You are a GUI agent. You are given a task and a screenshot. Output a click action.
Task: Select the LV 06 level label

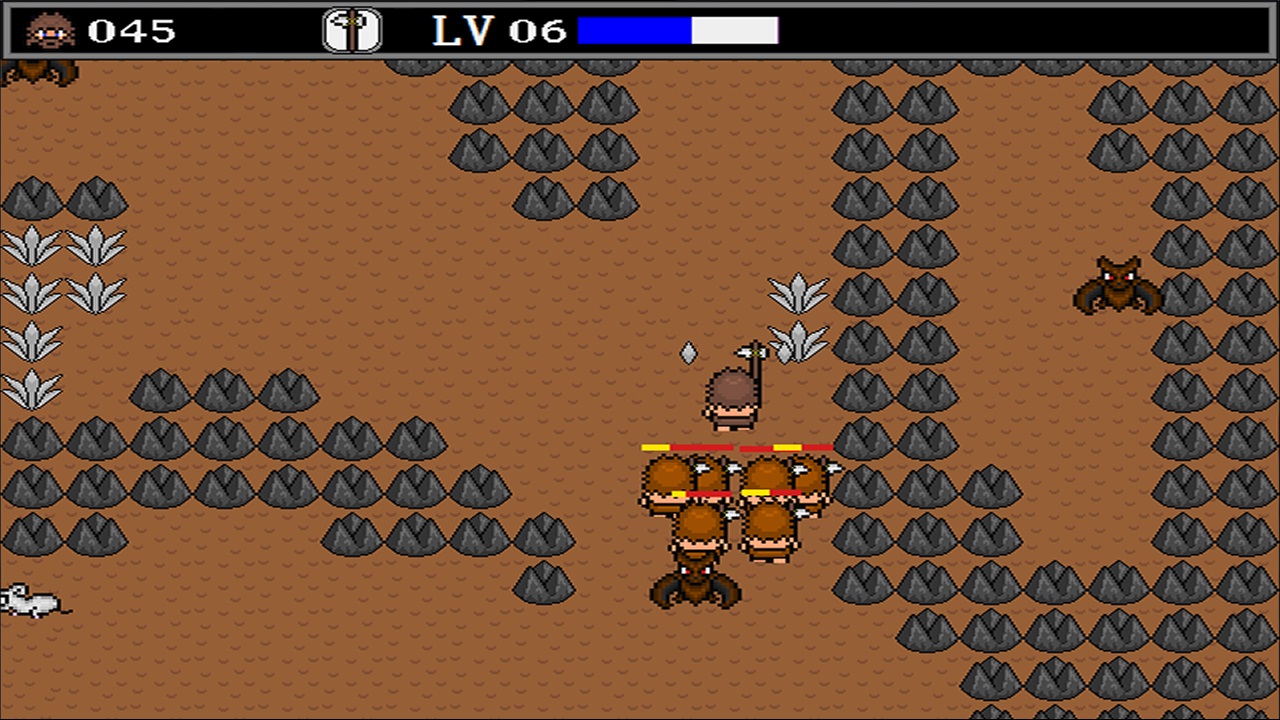tap(495, 30)
